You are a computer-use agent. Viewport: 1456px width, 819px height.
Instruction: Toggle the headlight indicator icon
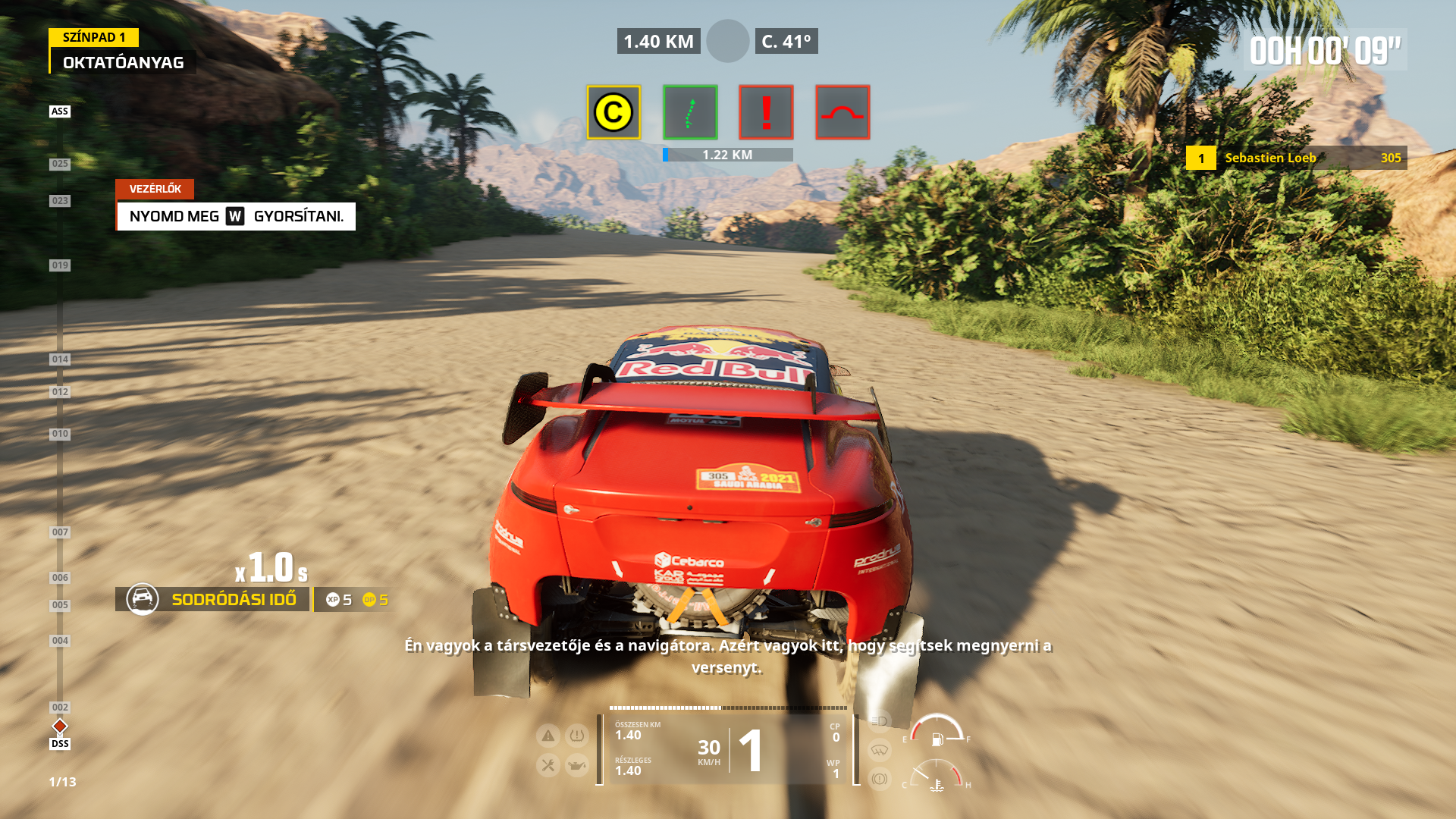(879, 721)
